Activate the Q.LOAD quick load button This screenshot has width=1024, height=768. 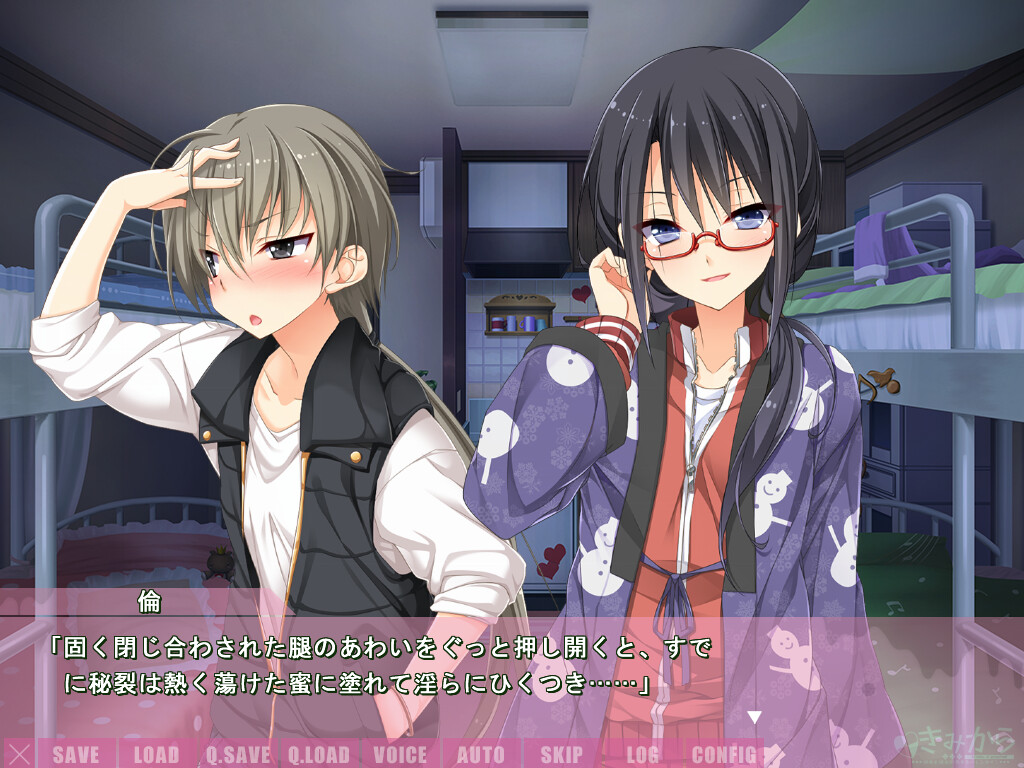pyautogui.click(x=318, y=754)
